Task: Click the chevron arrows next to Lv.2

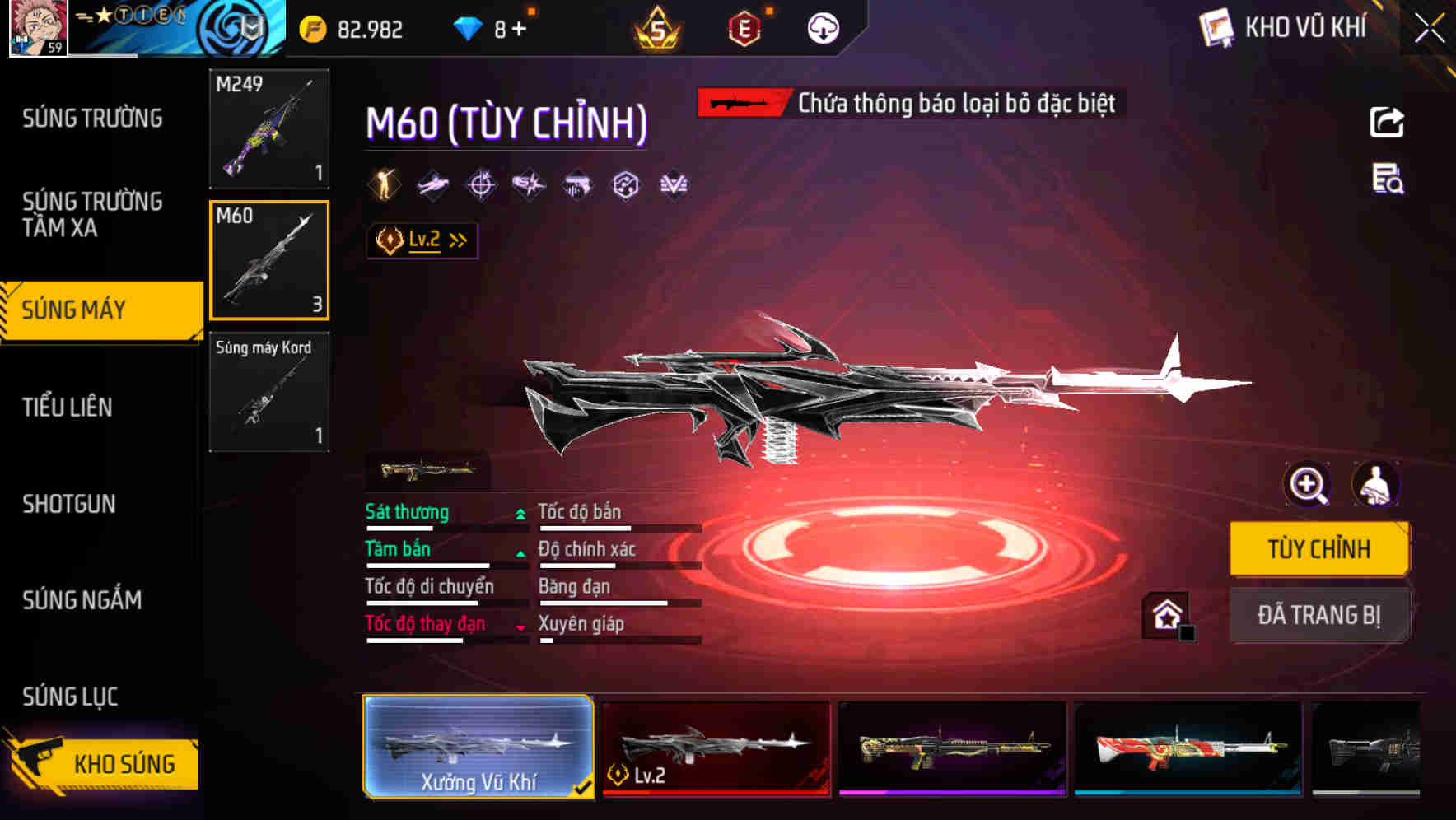Action: [458, 240]
